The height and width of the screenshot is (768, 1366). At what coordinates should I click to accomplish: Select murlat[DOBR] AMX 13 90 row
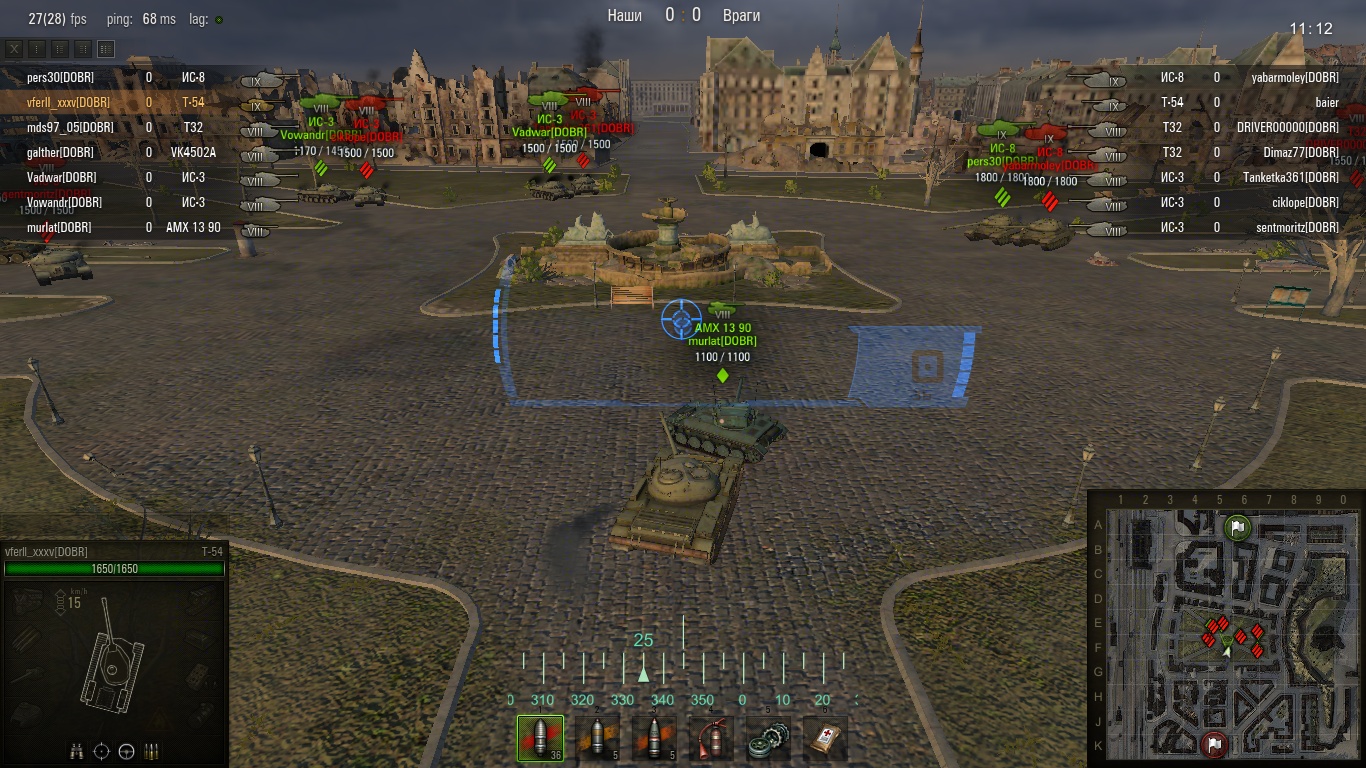tap(59, 227)
